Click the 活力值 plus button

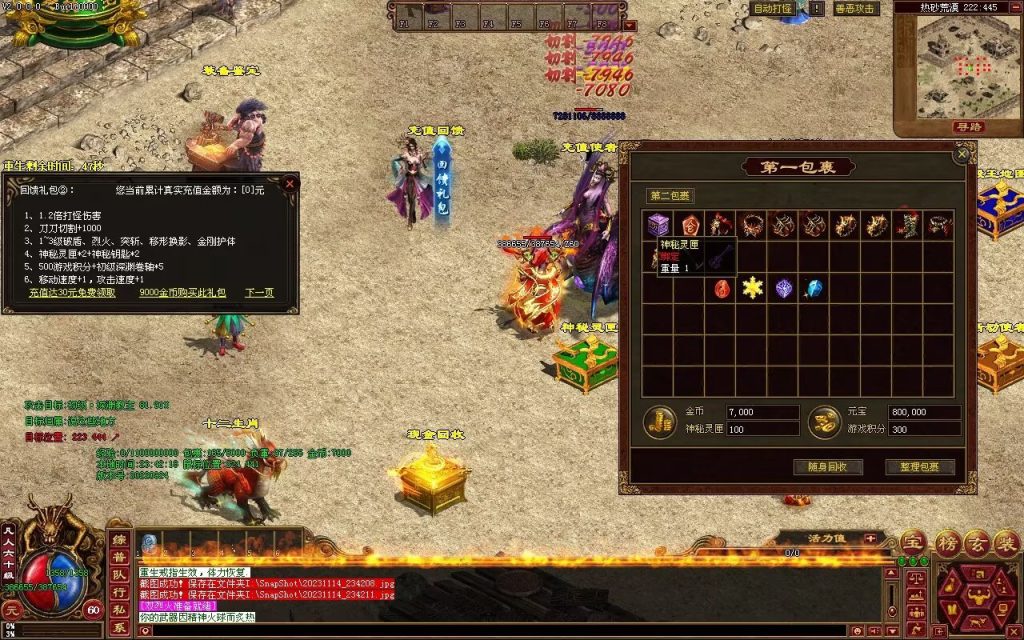click(870, 538)
